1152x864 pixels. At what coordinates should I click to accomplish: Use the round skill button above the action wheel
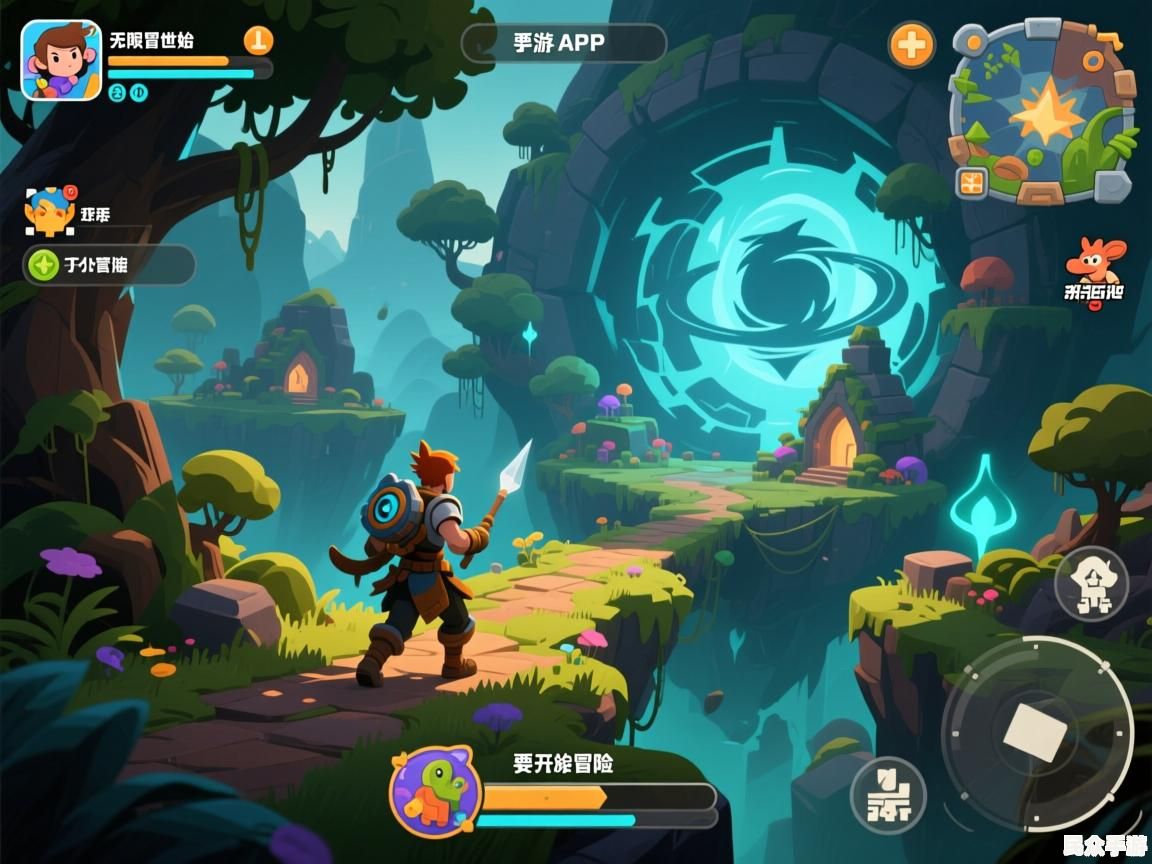click(x=1091, y=583)
